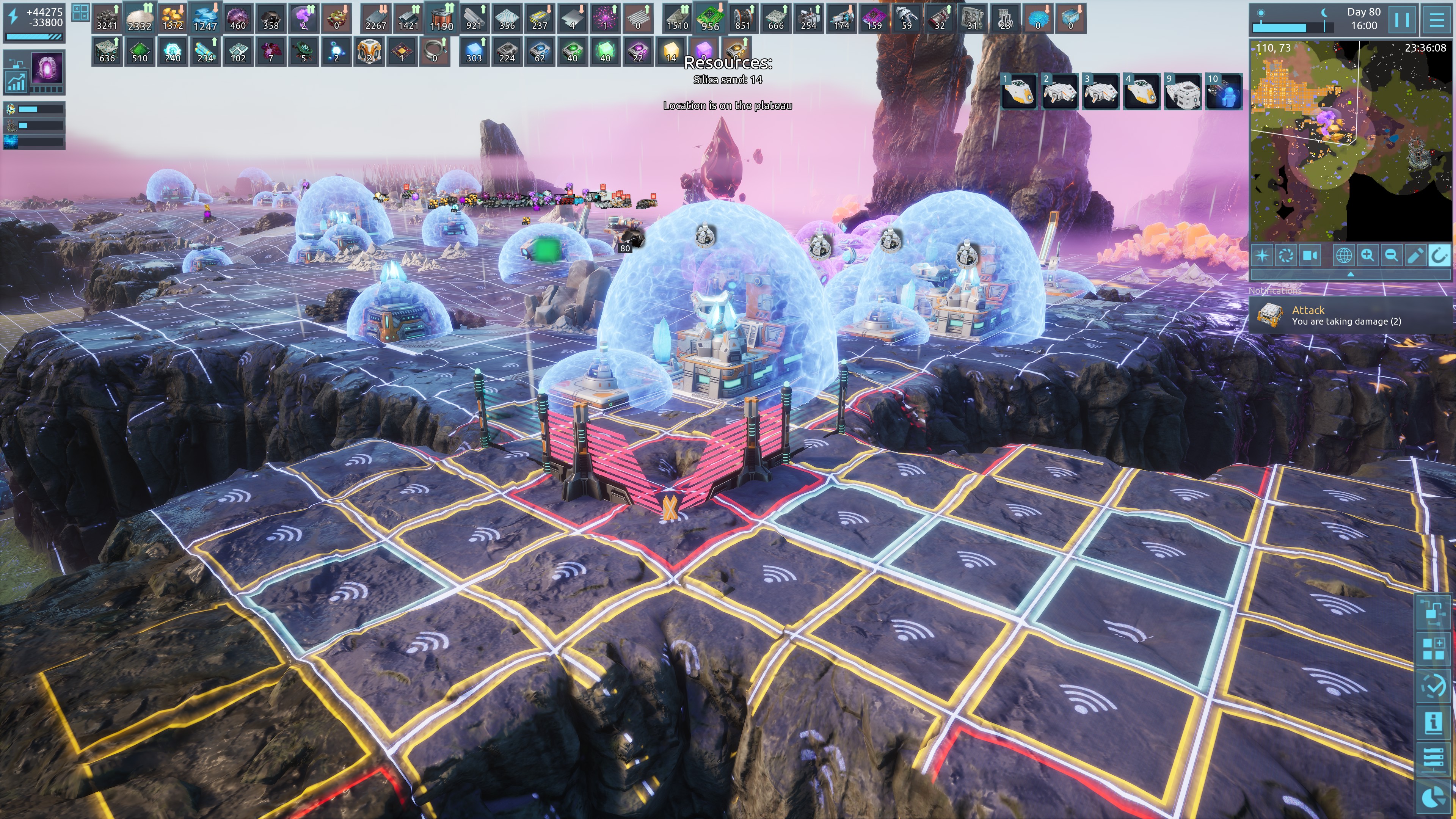Select the white cube unit in slot 9

click(x=1183, y=91)
